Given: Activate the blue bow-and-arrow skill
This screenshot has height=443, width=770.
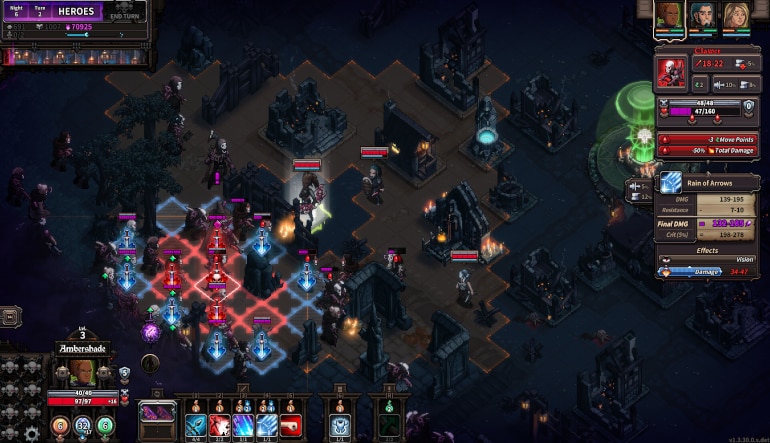Looking at the screenshot, I should (196, 424).
